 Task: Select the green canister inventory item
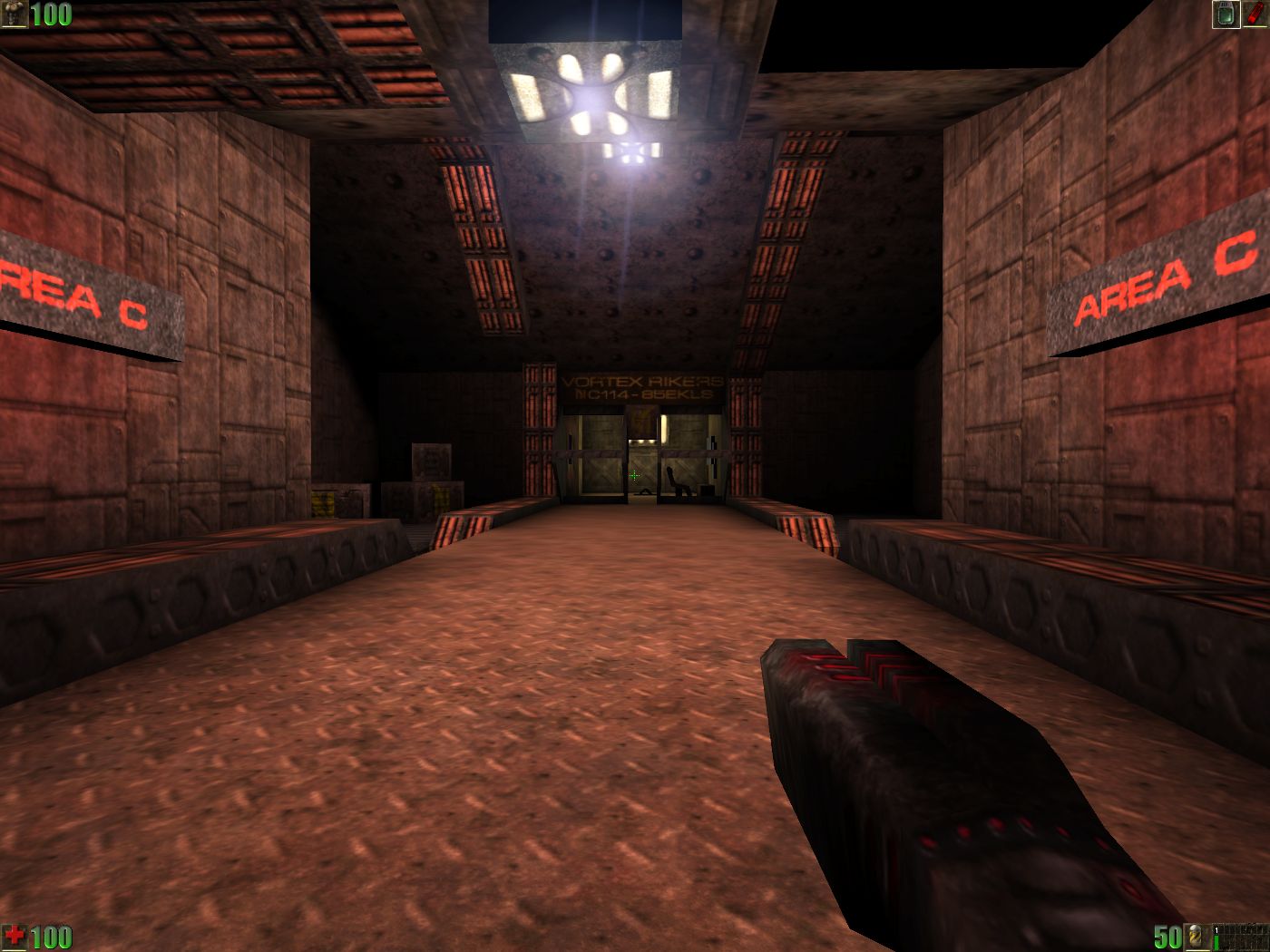coord(1226,14)
